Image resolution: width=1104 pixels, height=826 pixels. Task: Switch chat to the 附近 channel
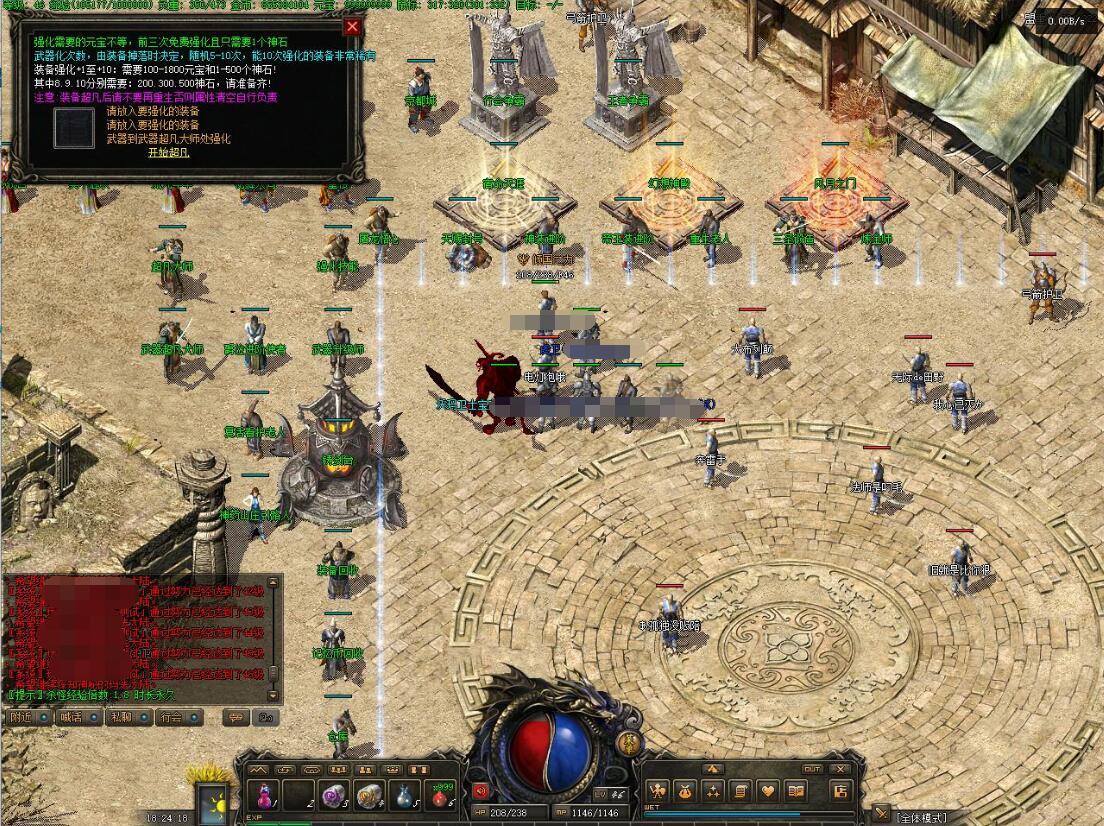tap(22, 717)
